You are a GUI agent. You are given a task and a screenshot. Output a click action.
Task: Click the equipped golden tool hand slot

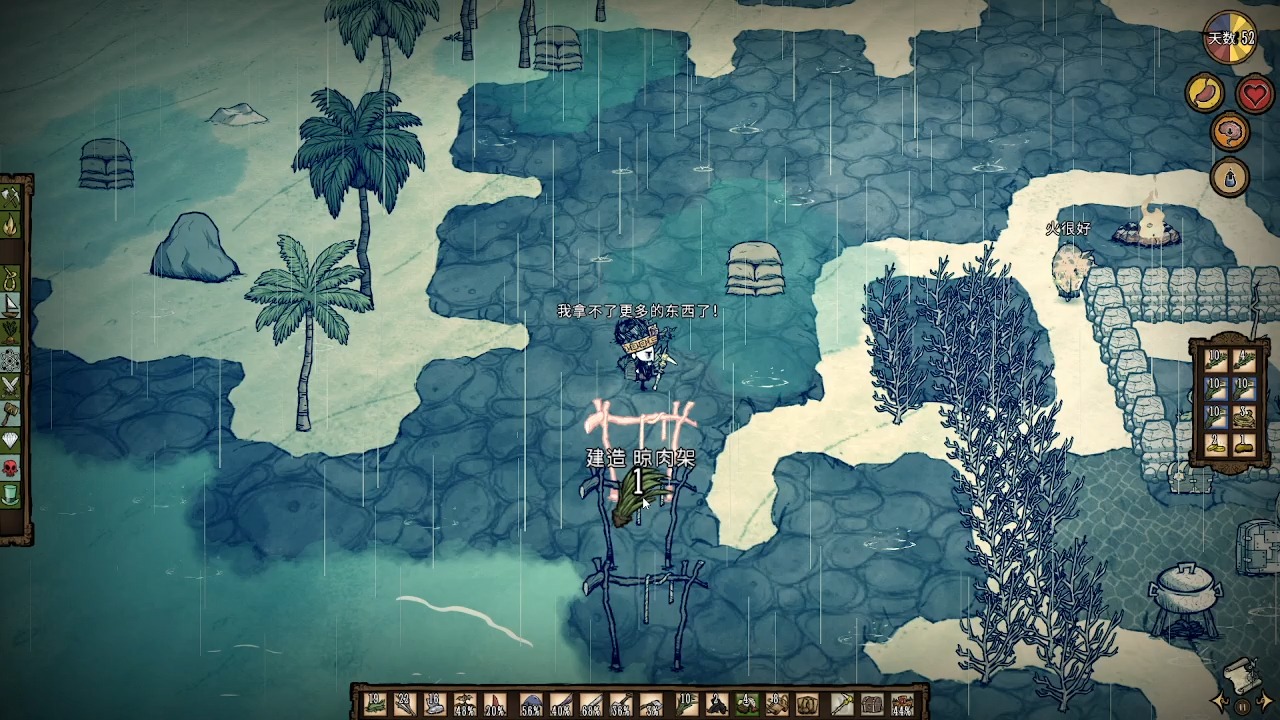coord(841,704)
